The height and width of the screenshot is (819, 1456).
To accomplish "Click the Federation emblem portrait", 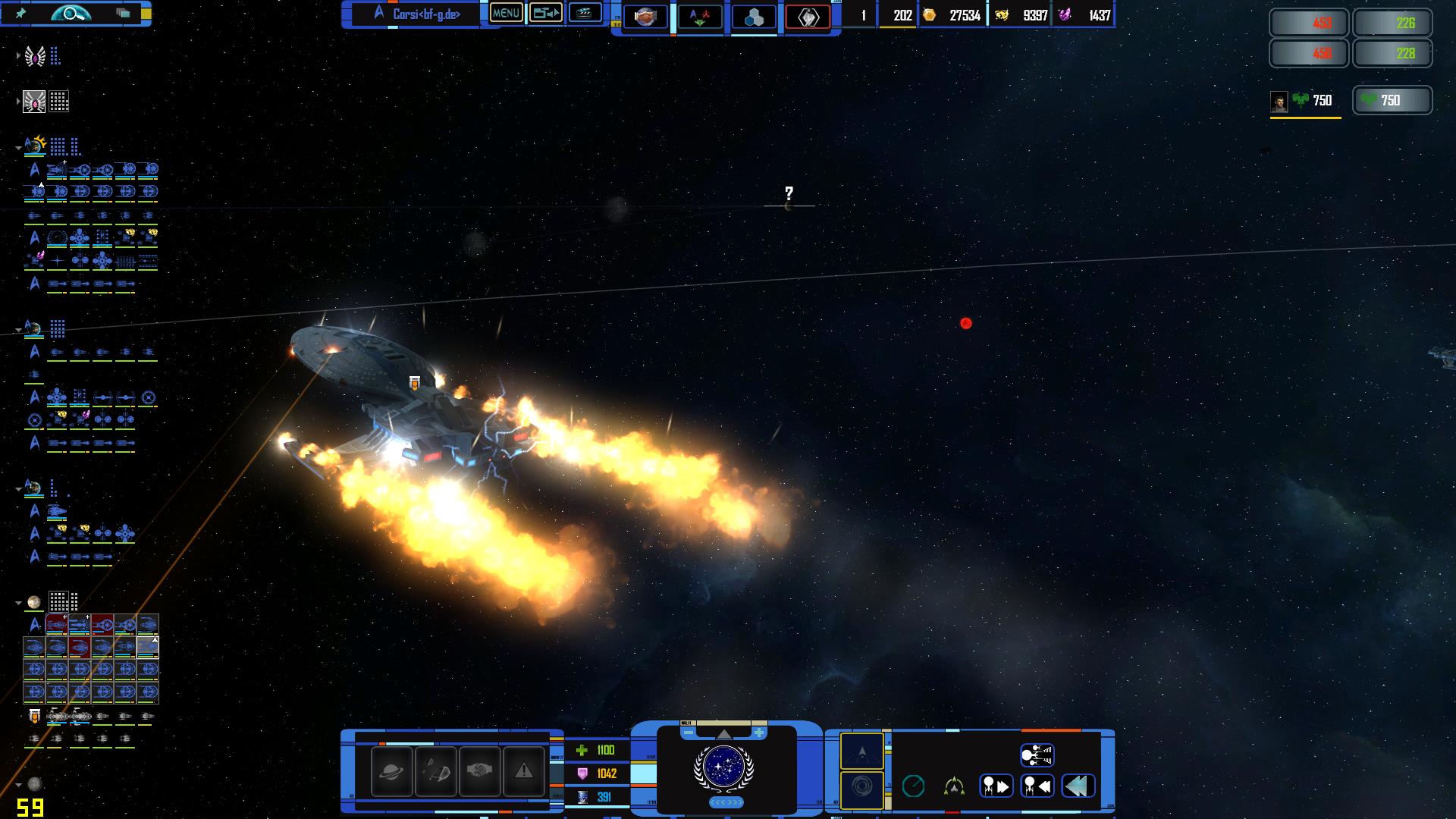I will (x=724, y=767).
